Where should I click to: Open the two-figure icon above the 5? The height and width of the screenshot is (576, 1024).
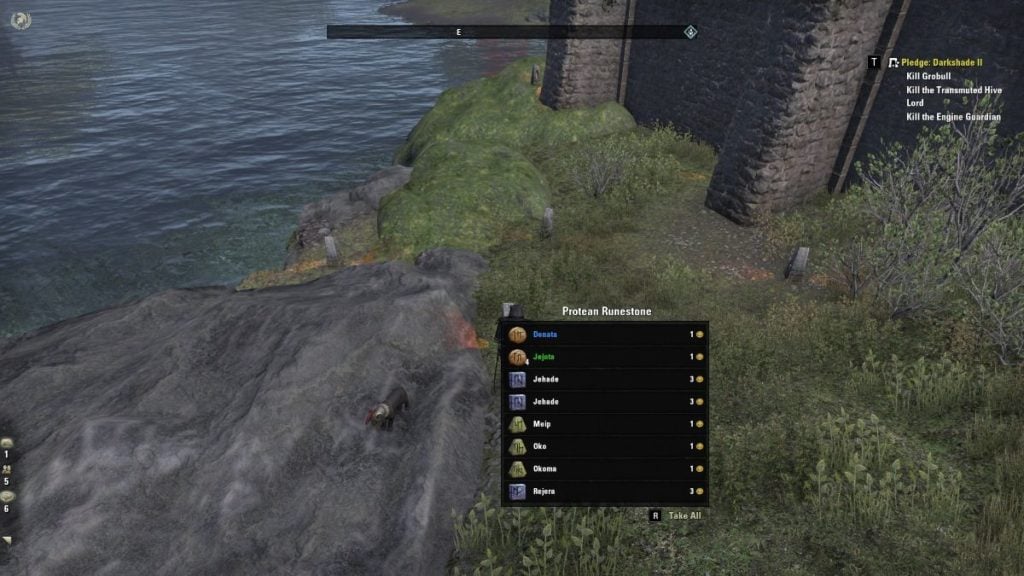pos(7,468)
